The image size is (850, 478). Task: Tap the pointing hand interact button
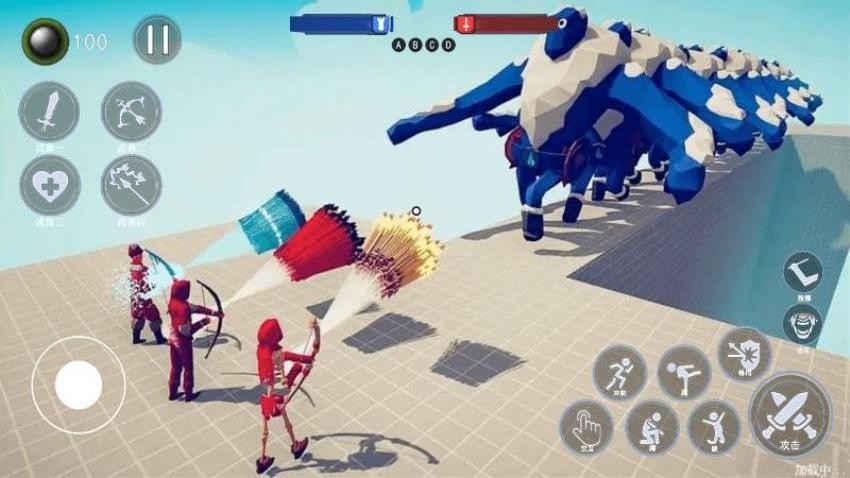tap(586, 427)
